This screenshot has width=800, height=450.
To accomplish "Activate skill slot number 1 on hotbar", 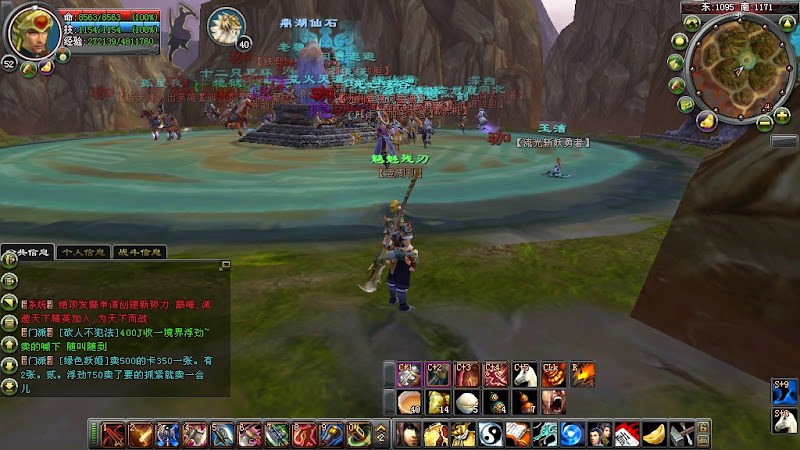I will pos(112,435).
